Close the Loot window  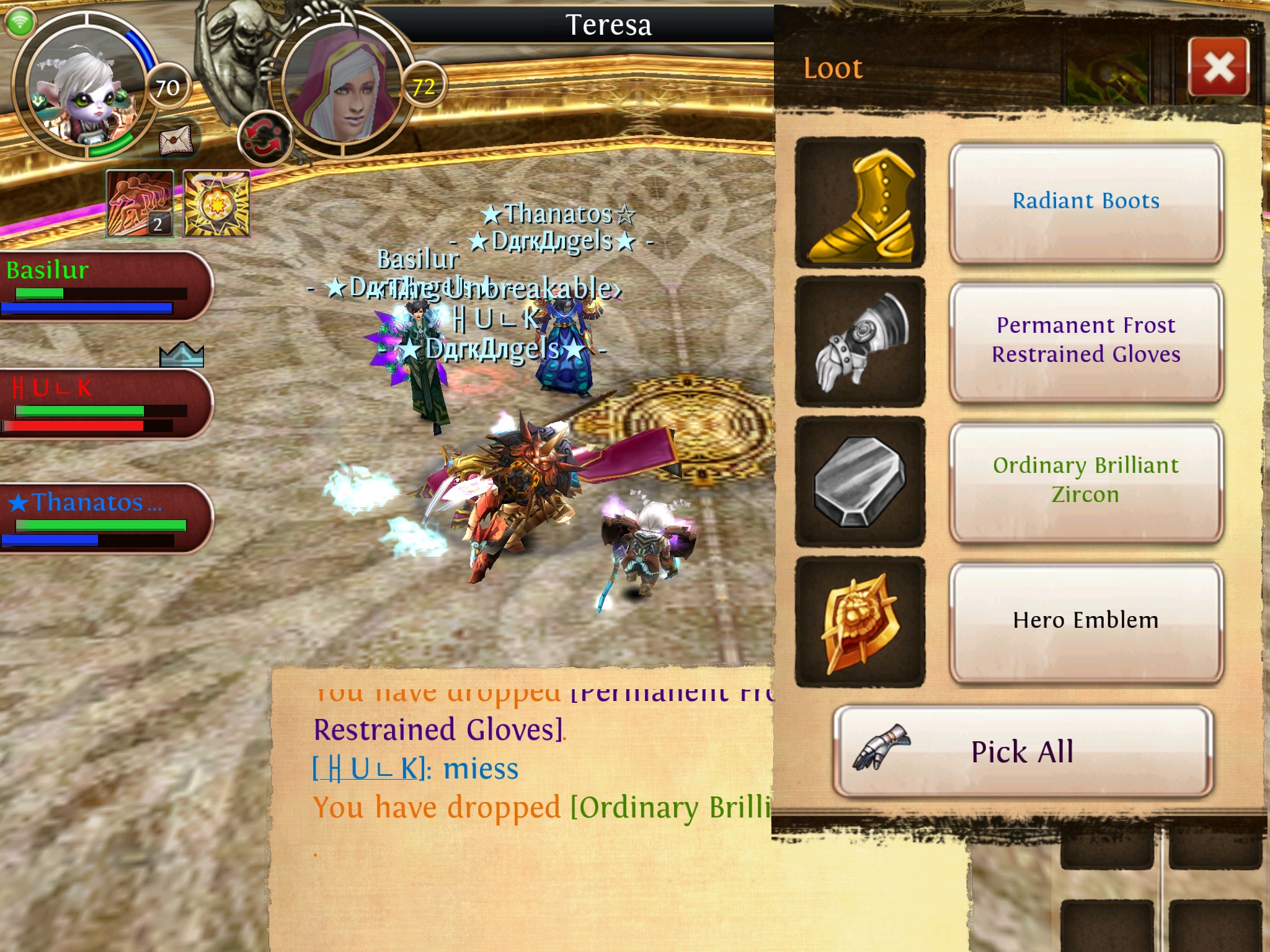pos(1219,67)
